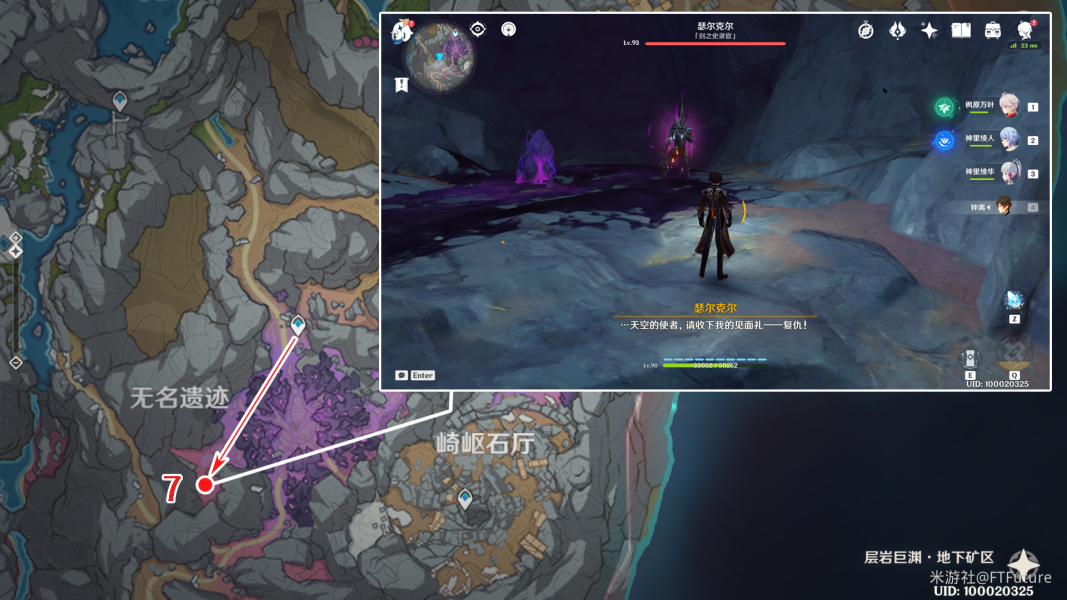The height and width of the screenshot is (600, 1067).
Task: Toggle the eye-shaped elemental sight icon
Action: pos(478,30)
